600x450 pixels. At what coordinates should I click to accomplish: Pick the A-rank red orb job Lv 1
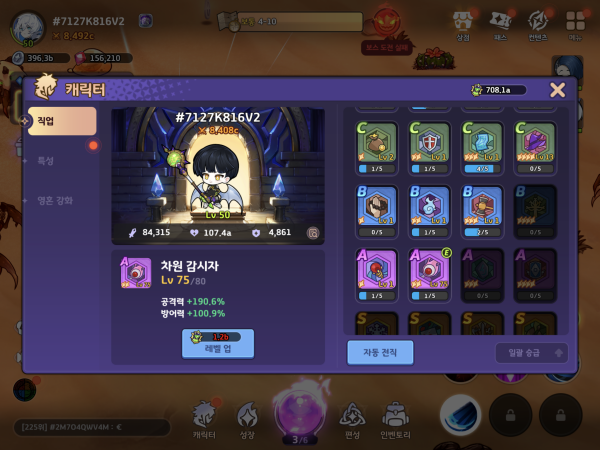[x=377, y=270]
